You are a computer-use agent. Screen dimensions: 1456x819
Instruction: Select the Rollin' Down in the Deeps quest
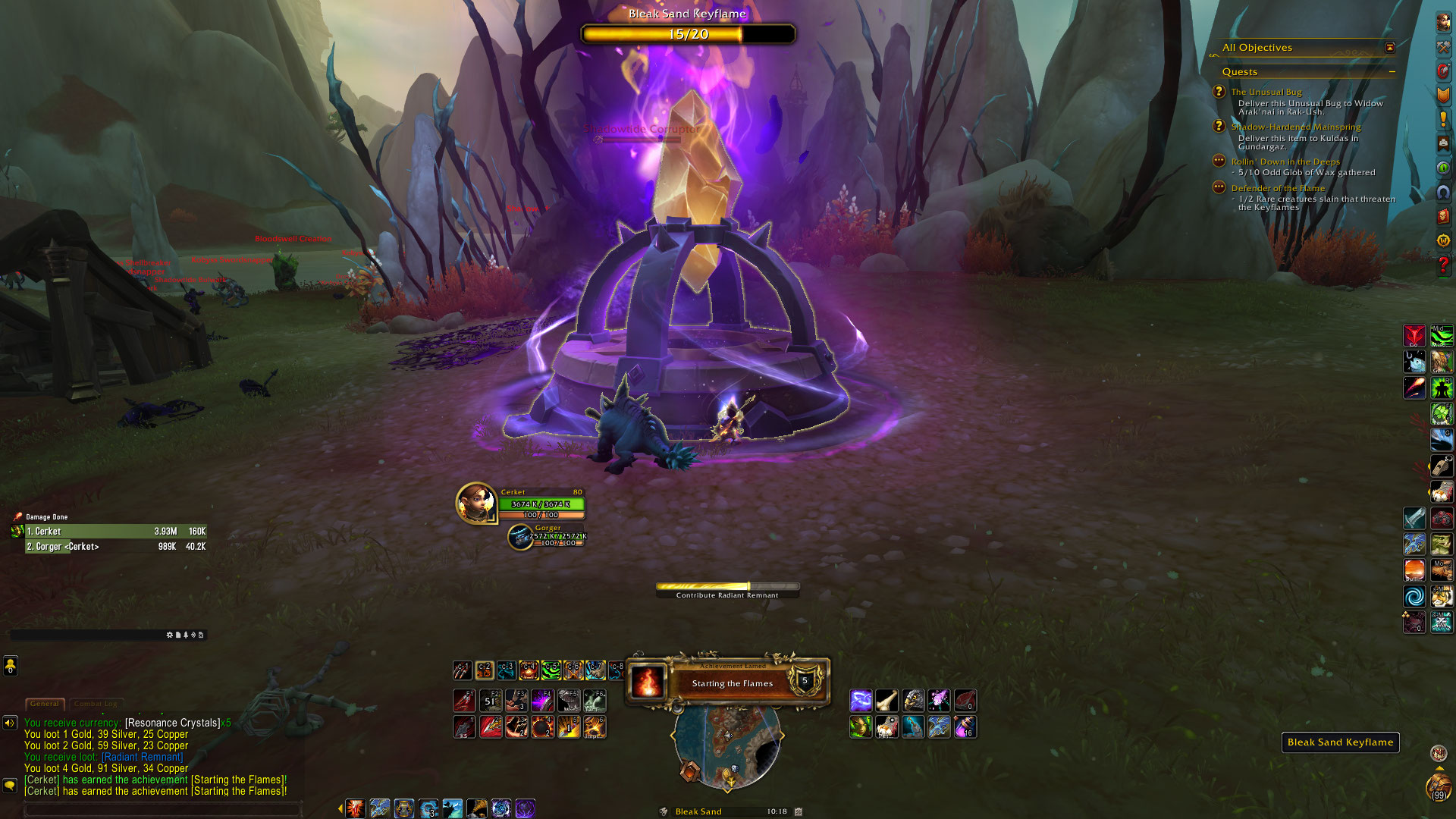point(1285,162)
